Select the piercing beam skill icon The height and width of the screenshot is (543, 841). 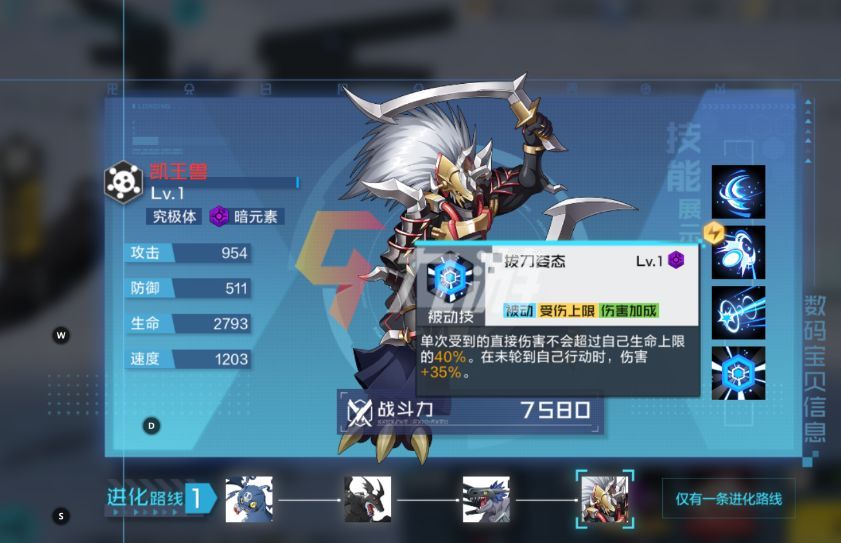pyautogui.click(x=738, y=312)
